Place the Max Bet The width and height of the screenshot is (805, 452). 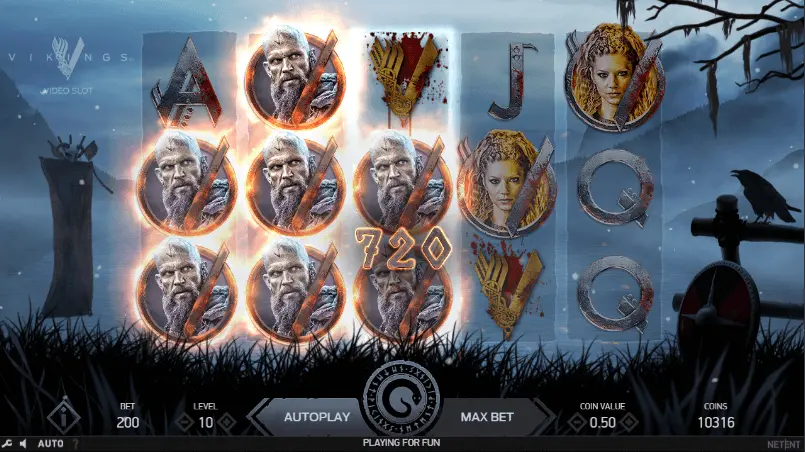pyautogui.click(x=487, y=415)
